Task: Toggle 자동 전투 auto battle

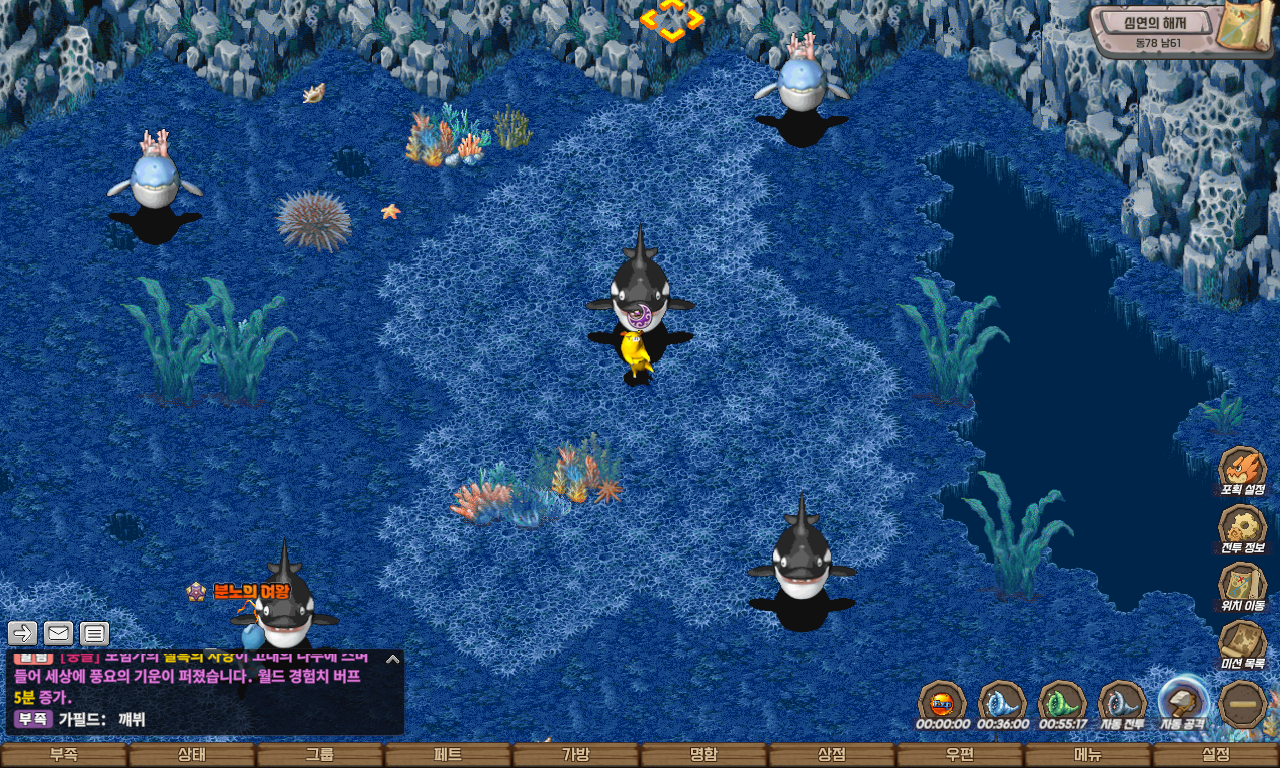Action: tap(1122, 702)
